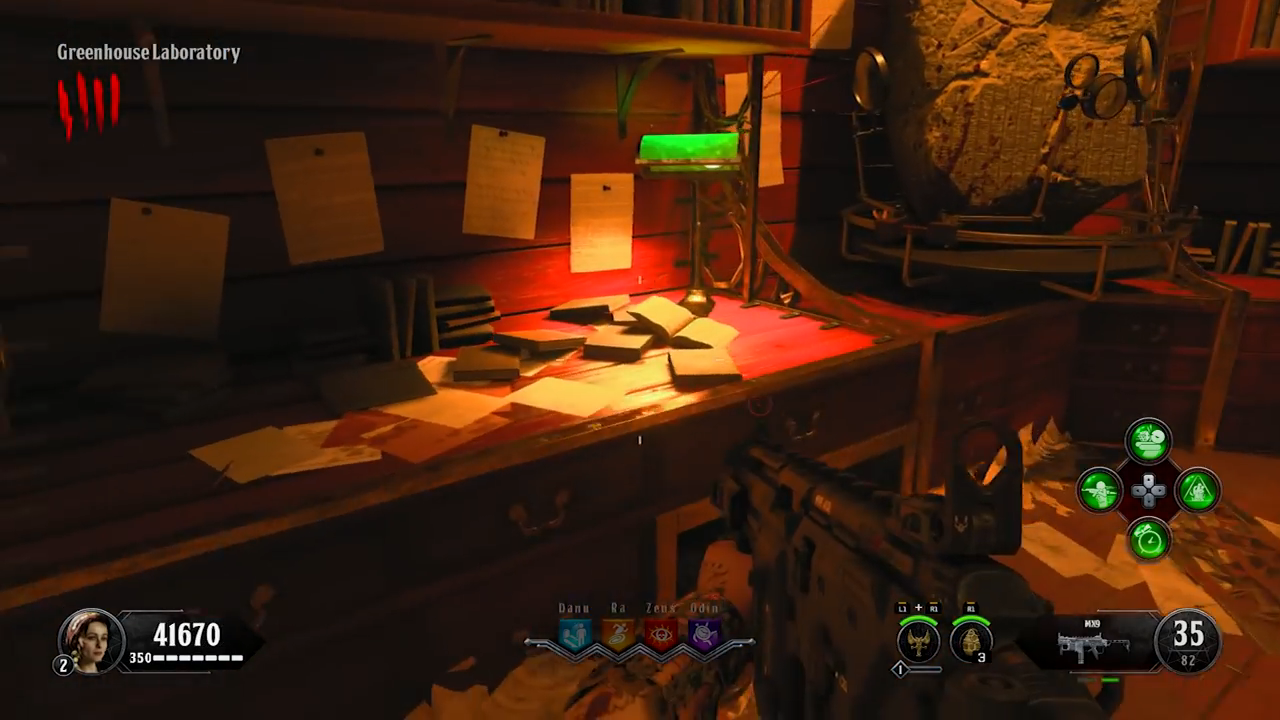This screenshot has width=1280, height=720.
Task: Select the grenade equipment icon
Action: (970, 641)
